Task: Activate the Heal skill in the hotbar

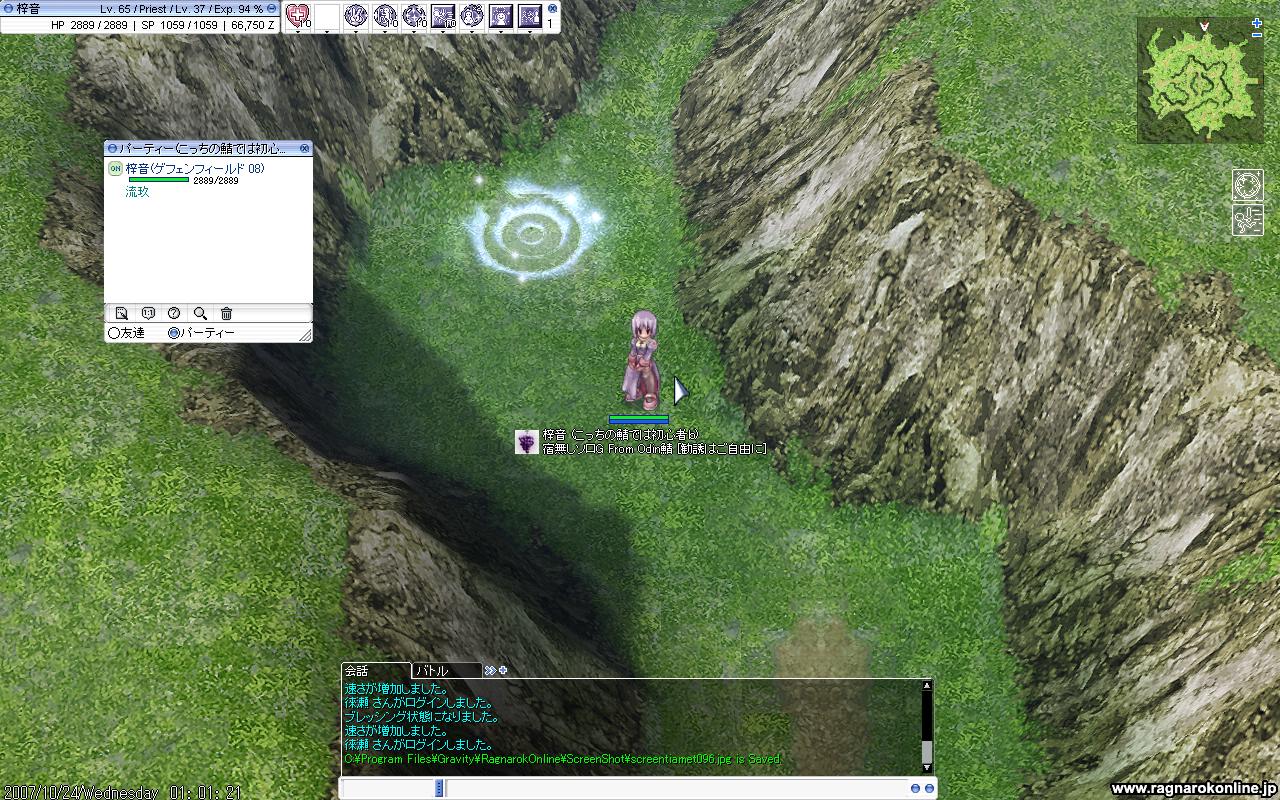Action: point(298,15)
